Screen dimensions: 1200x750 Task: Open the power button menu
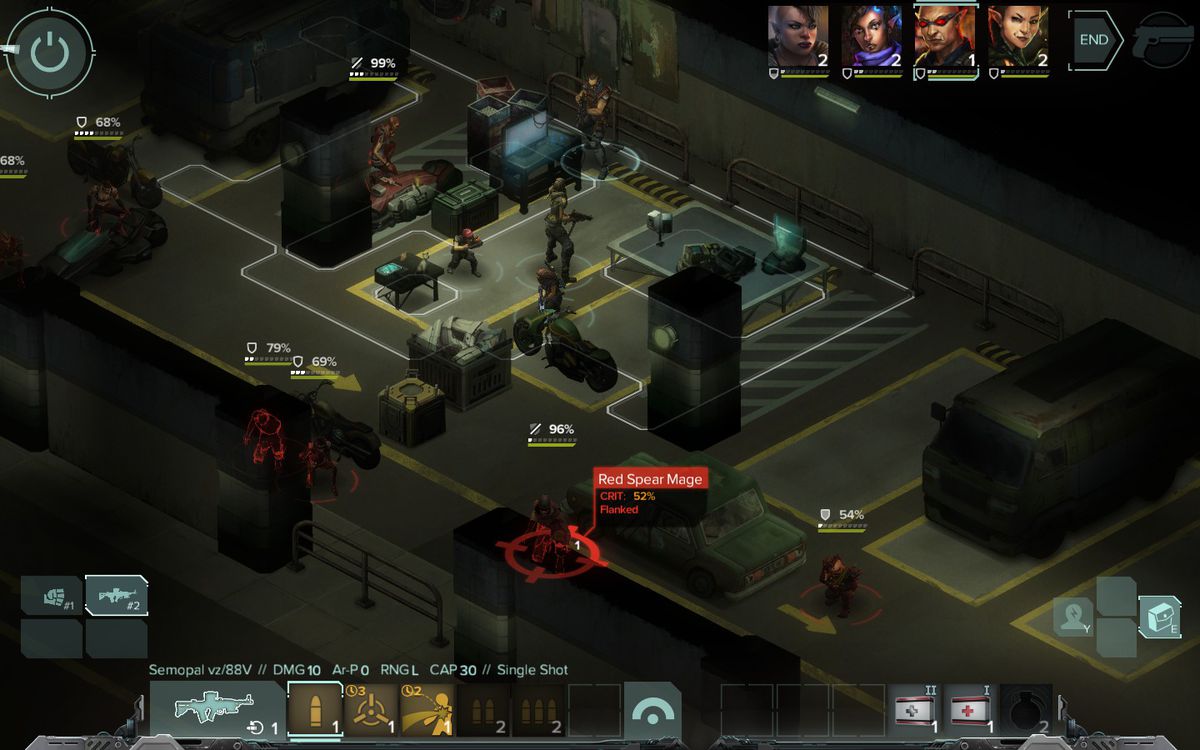click(49, 50)
